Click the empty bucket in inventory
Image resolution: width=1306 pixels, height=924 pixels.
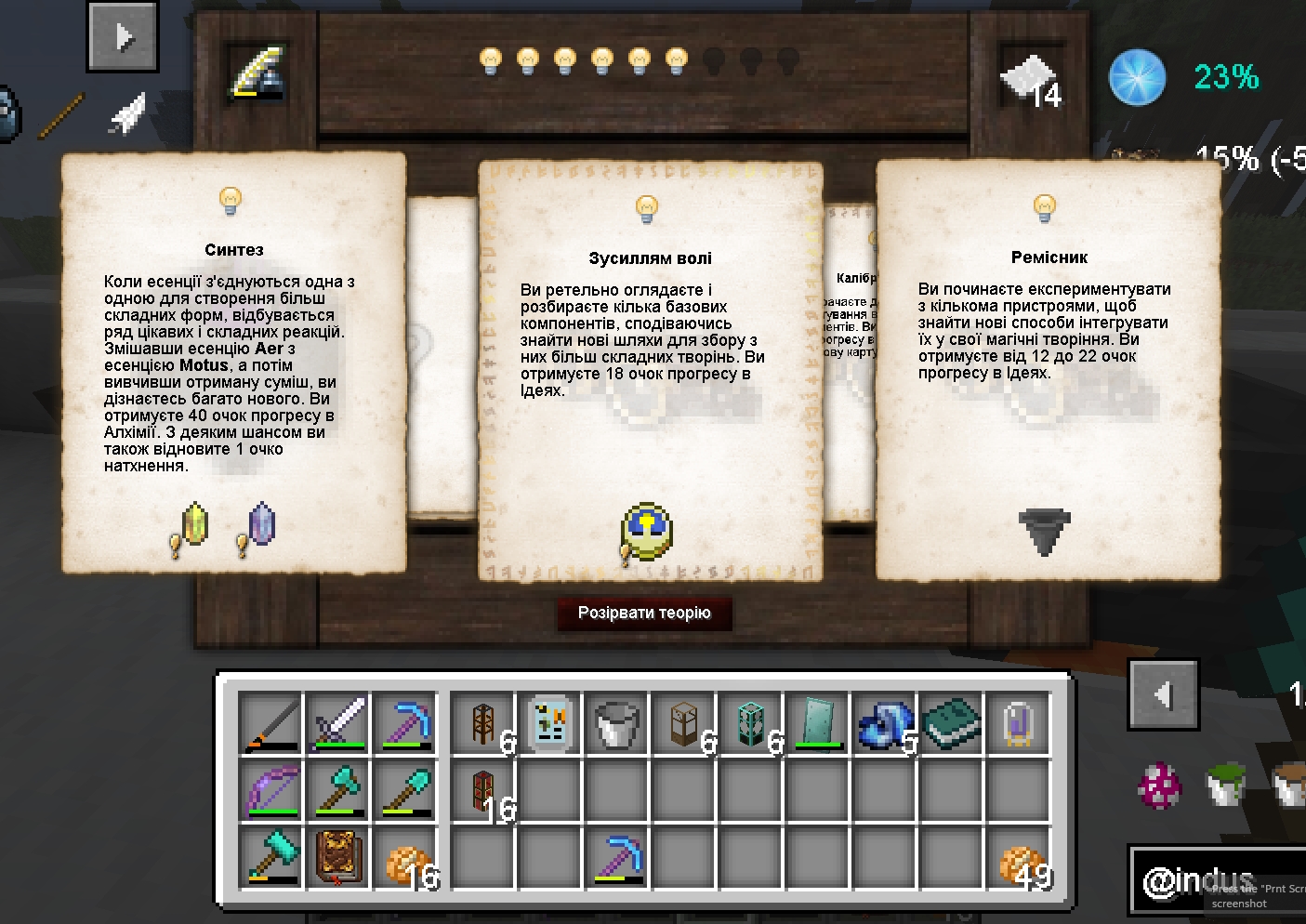coord(616,724)
